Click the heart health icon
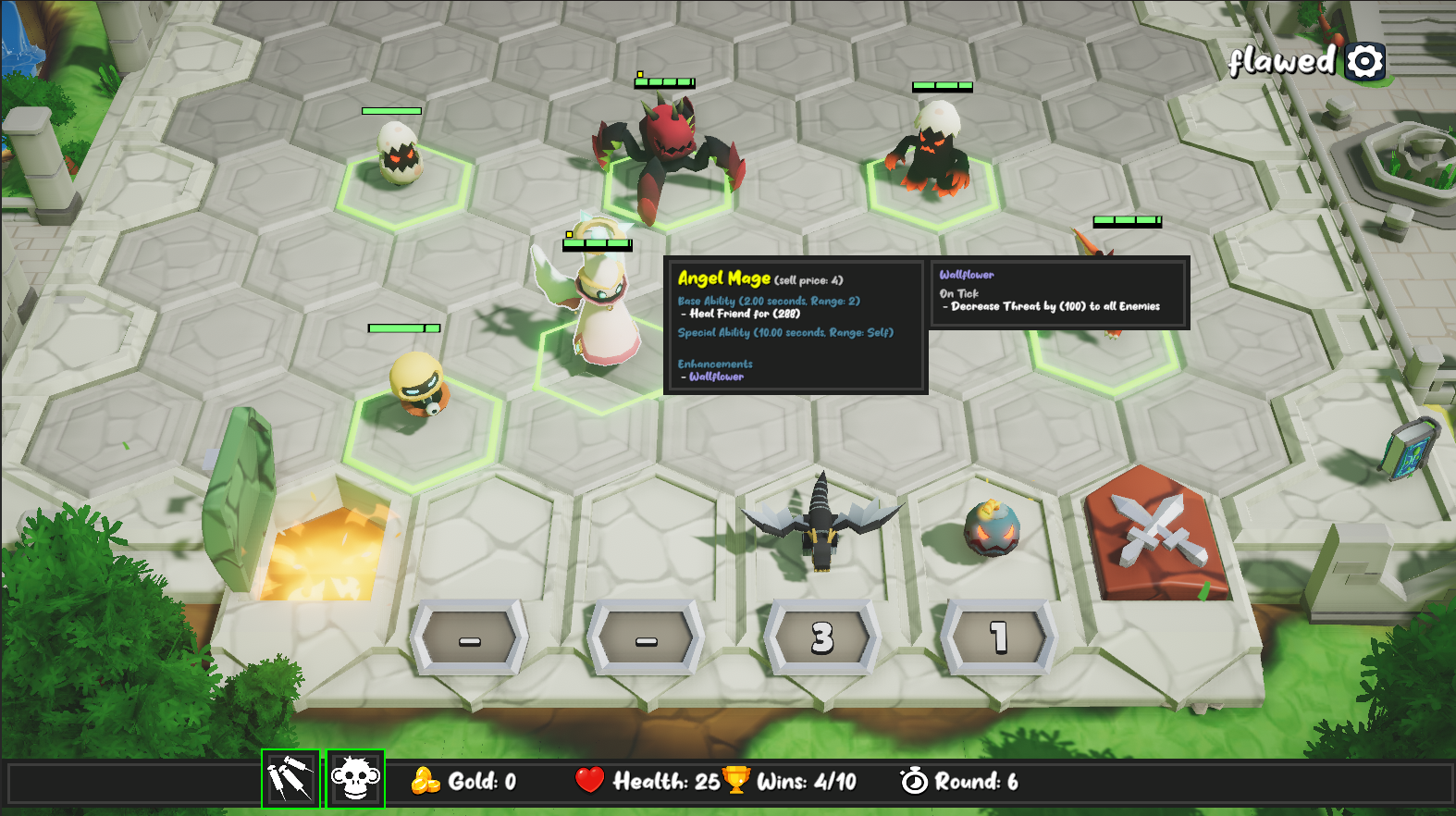Screen dimensions: 1456x816 coord(589,782)
